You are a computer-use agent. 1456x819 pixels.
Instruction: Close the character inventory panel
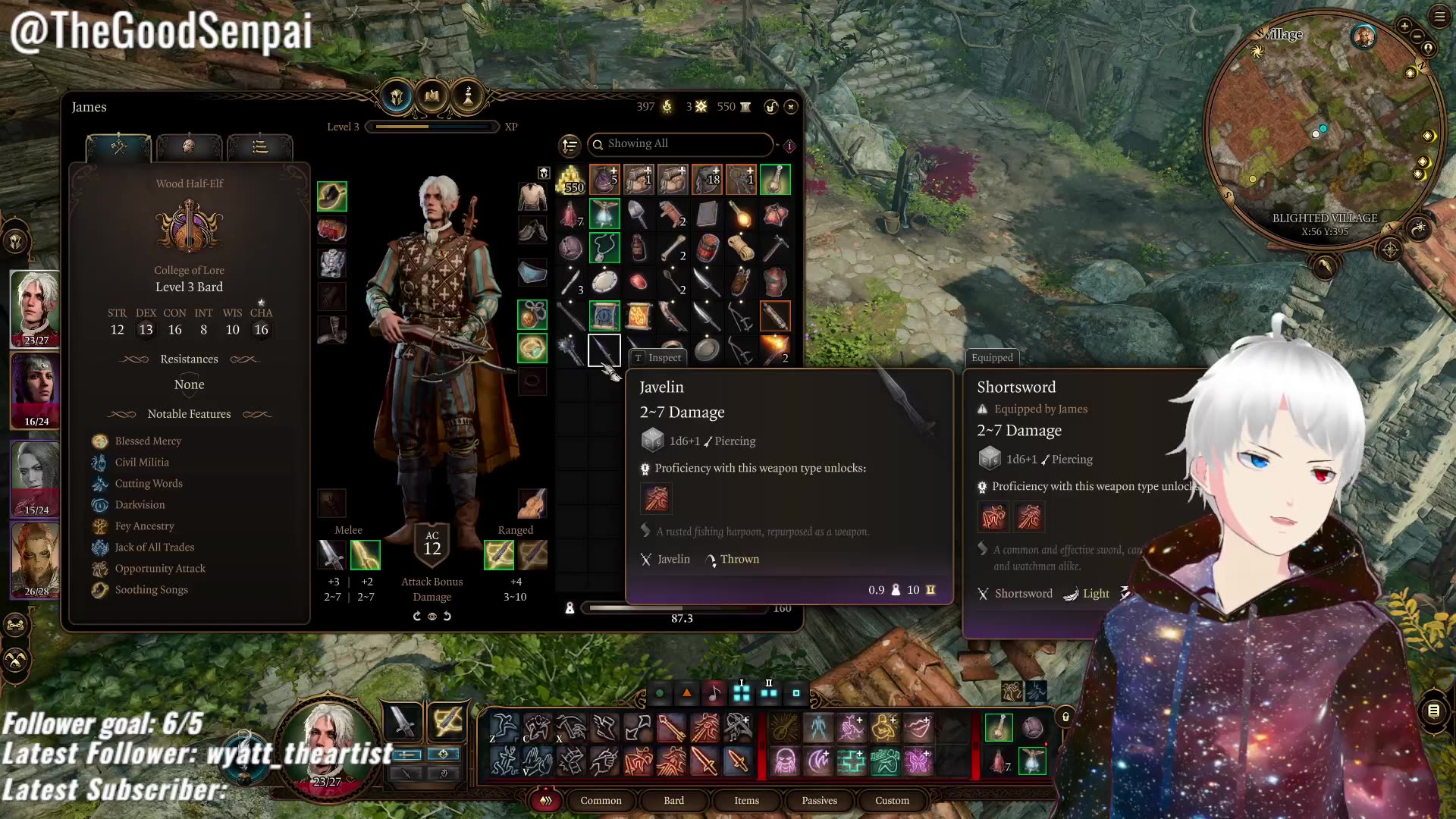(791, 107)
